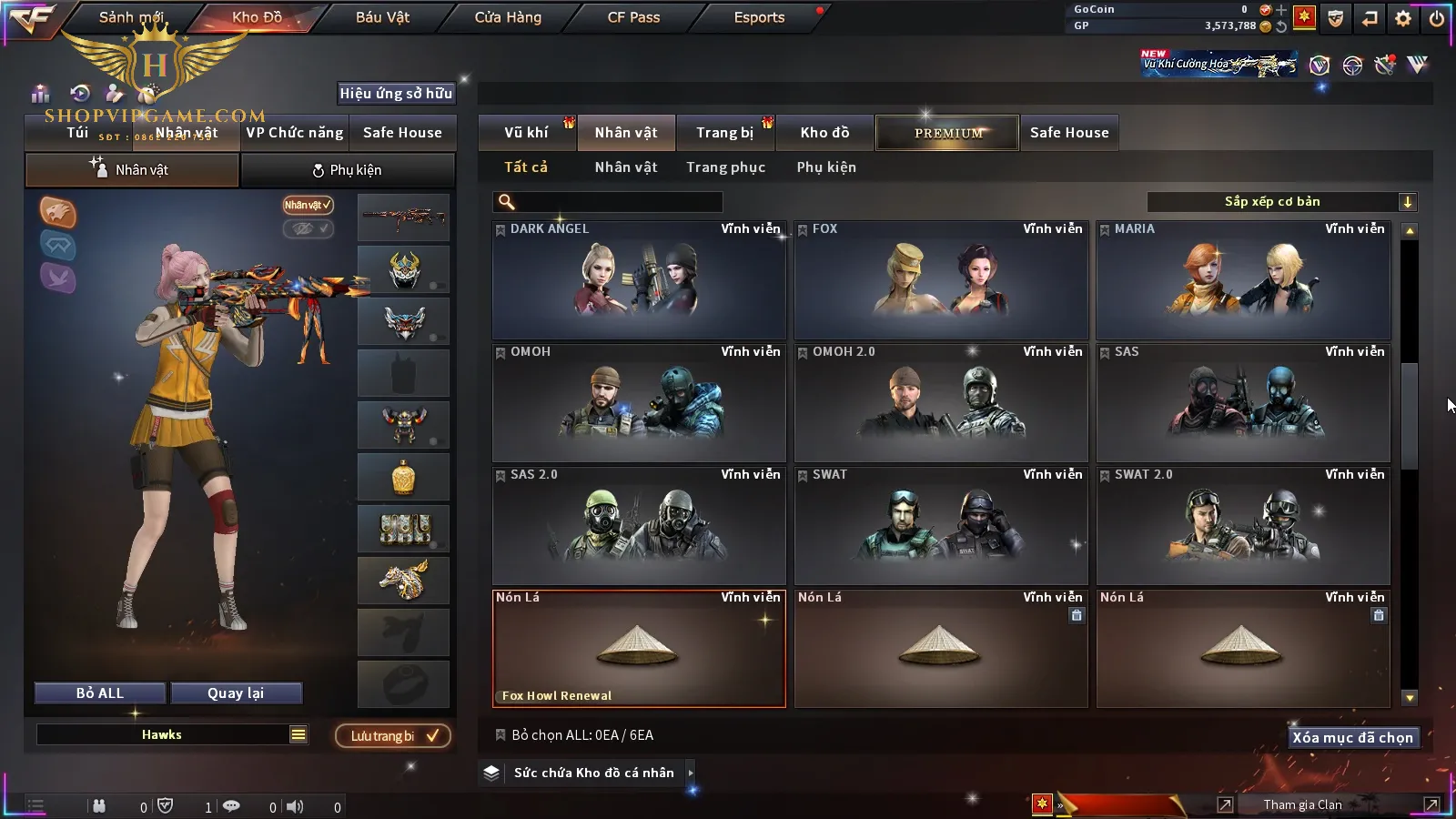Click the Bỏ ALL button

pyautogui.click(x=100, y=693)
